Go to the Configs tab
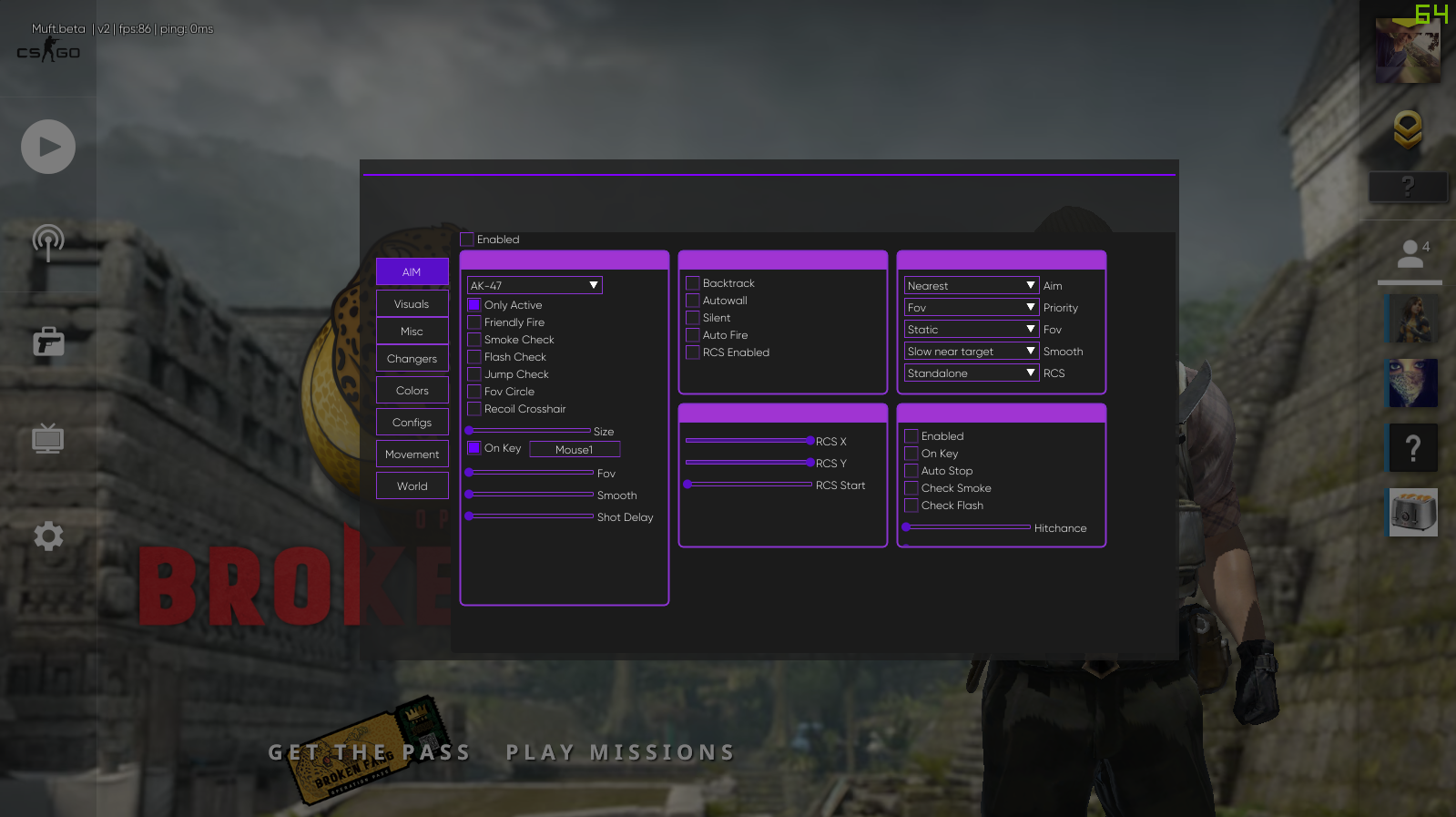Screen dimensions: 1456x817 click(x=412, y=423)
